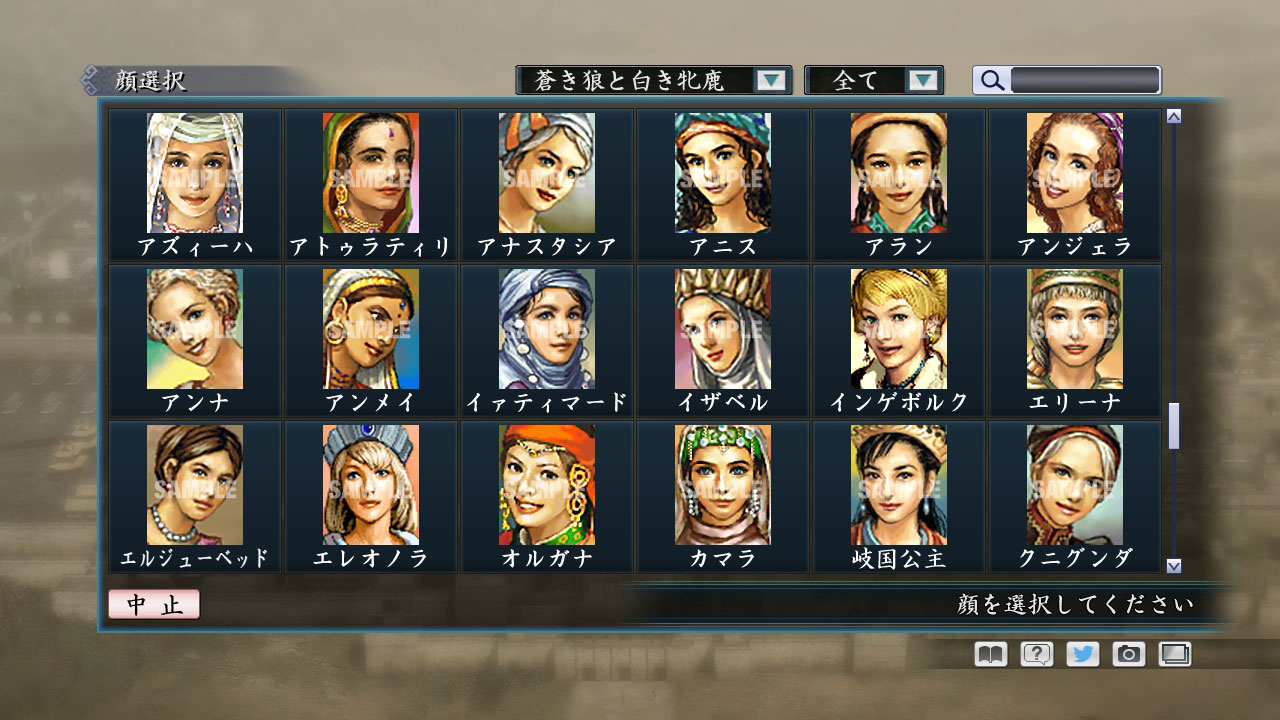Screen dimensions: 1280x720
Task: Click the window mode icon
Action: click(1176, 653)
